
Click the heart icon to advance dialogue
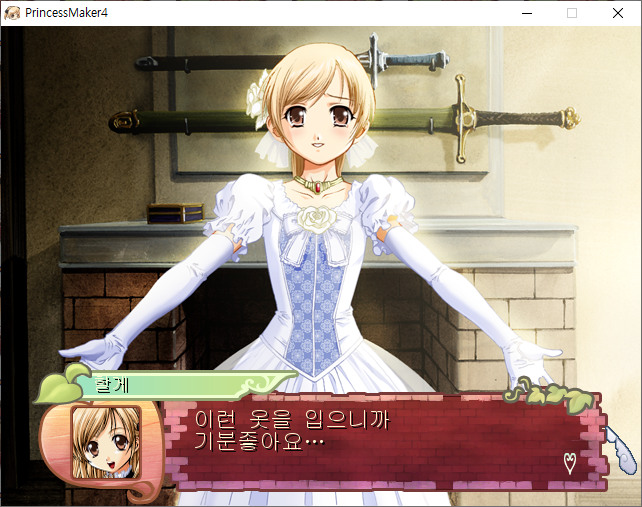pyautogui.click(x=570, y=462)
